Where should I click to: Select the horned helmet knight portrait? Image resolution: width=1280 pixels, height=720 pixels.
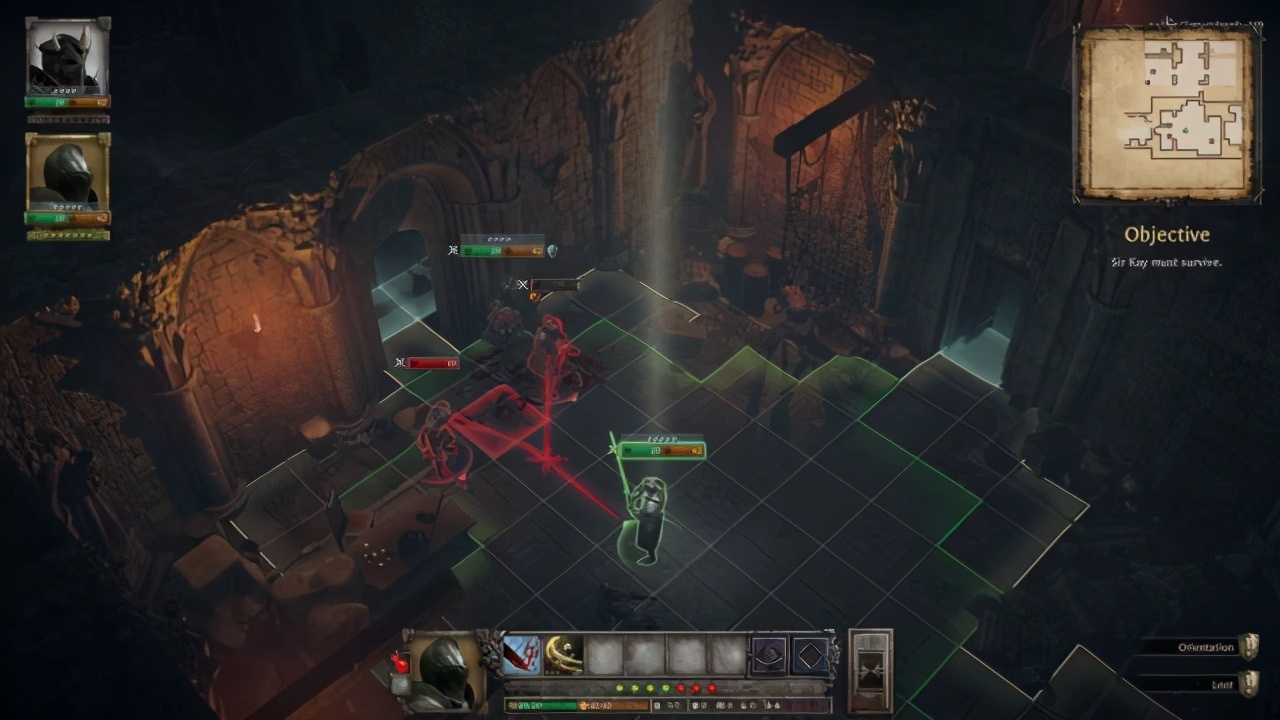(x=67, y=57)
